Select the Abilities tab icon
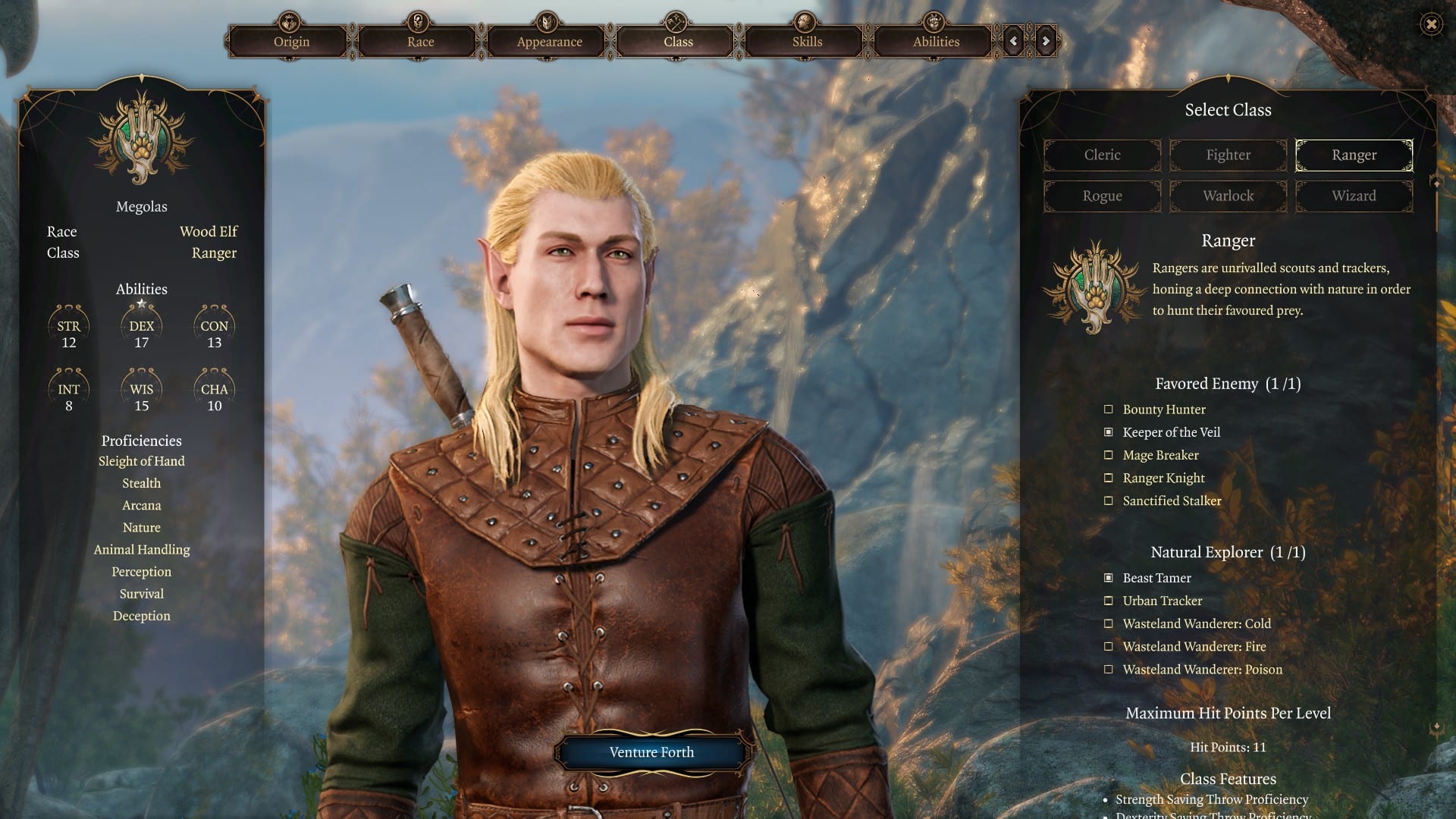This screenshot has width=1456, height=819. [934, 20]
